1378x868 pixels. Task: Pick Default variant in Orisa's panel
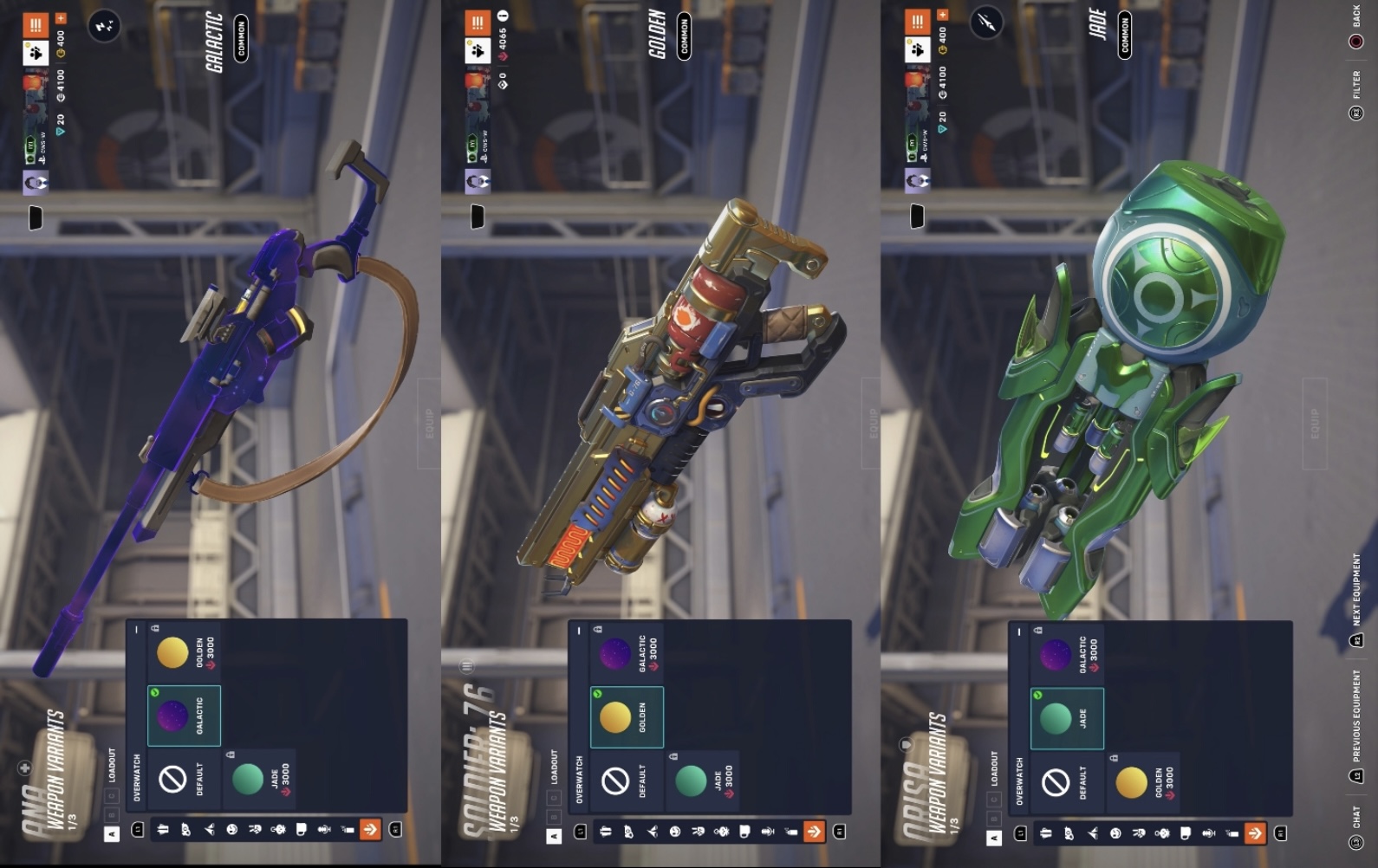(1066, 783)
